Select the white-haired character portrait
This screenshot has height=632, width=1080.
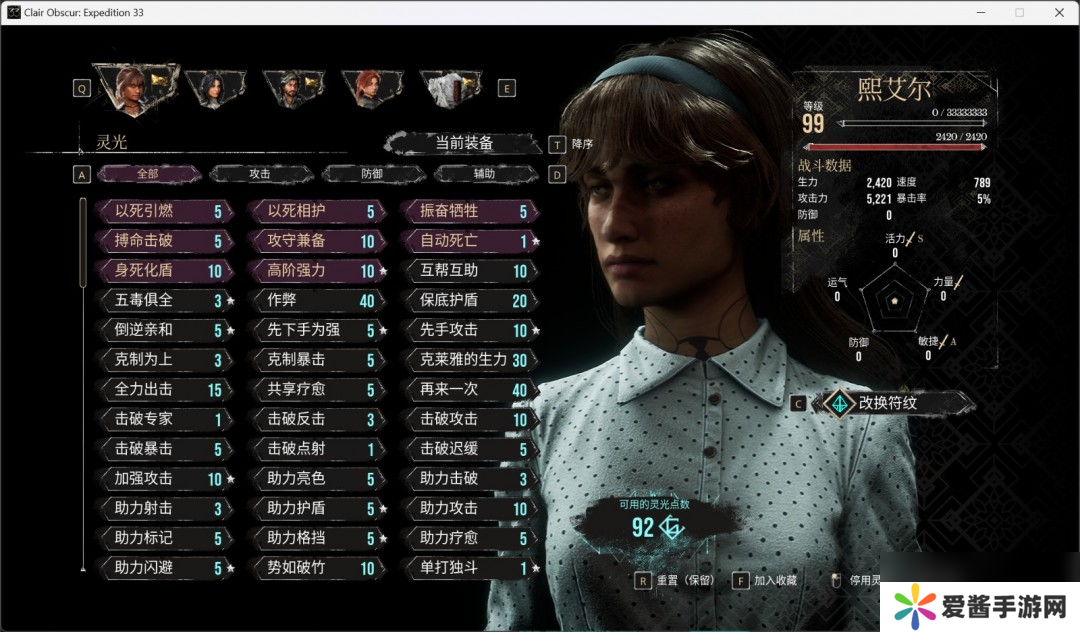(x=451, y=88)
